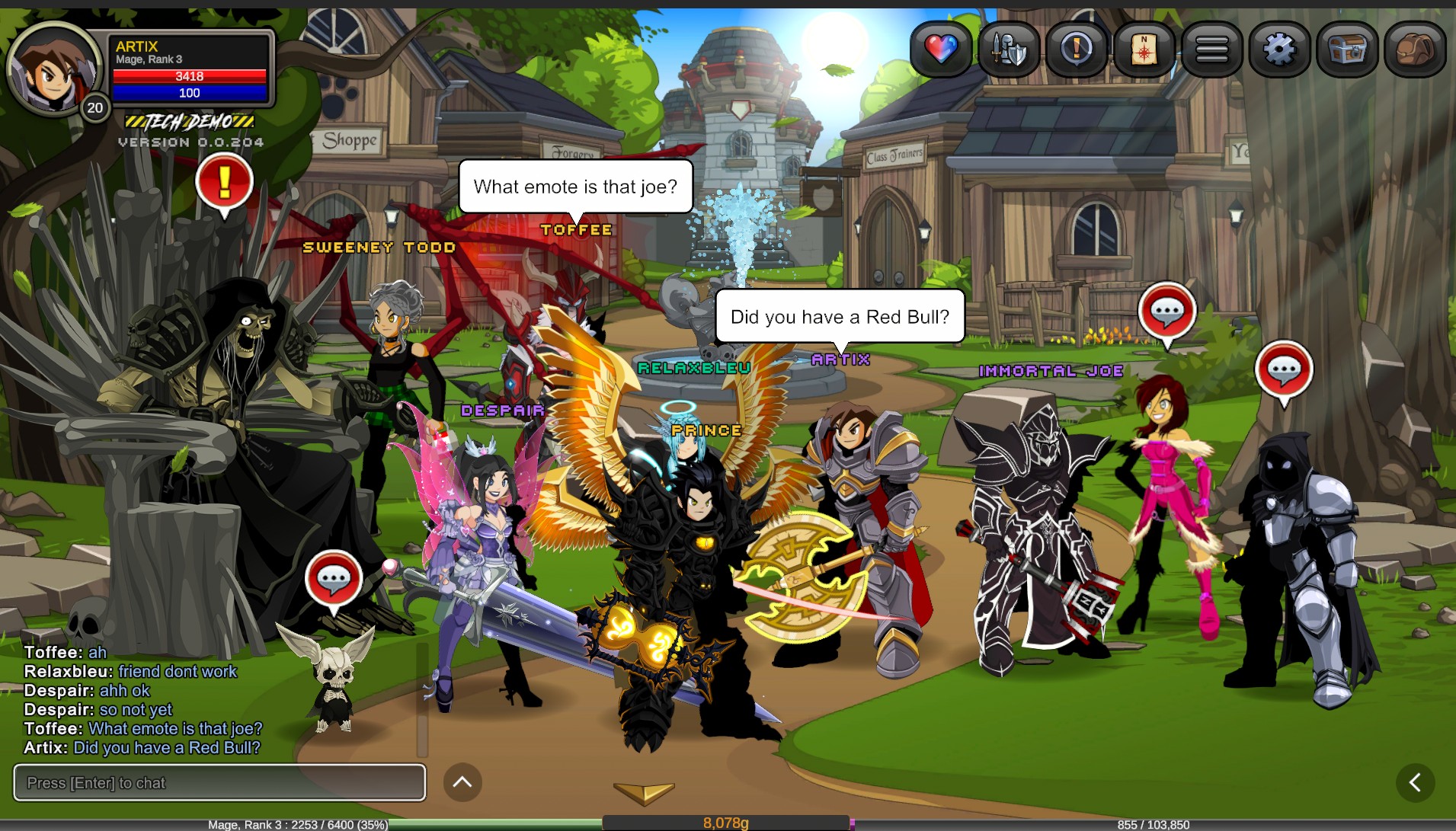Image resolution: width=1456 pixels, height=831 pixels.
Task: Click the speech bubble above hooded knight
Action: [x=1284, y=371]
